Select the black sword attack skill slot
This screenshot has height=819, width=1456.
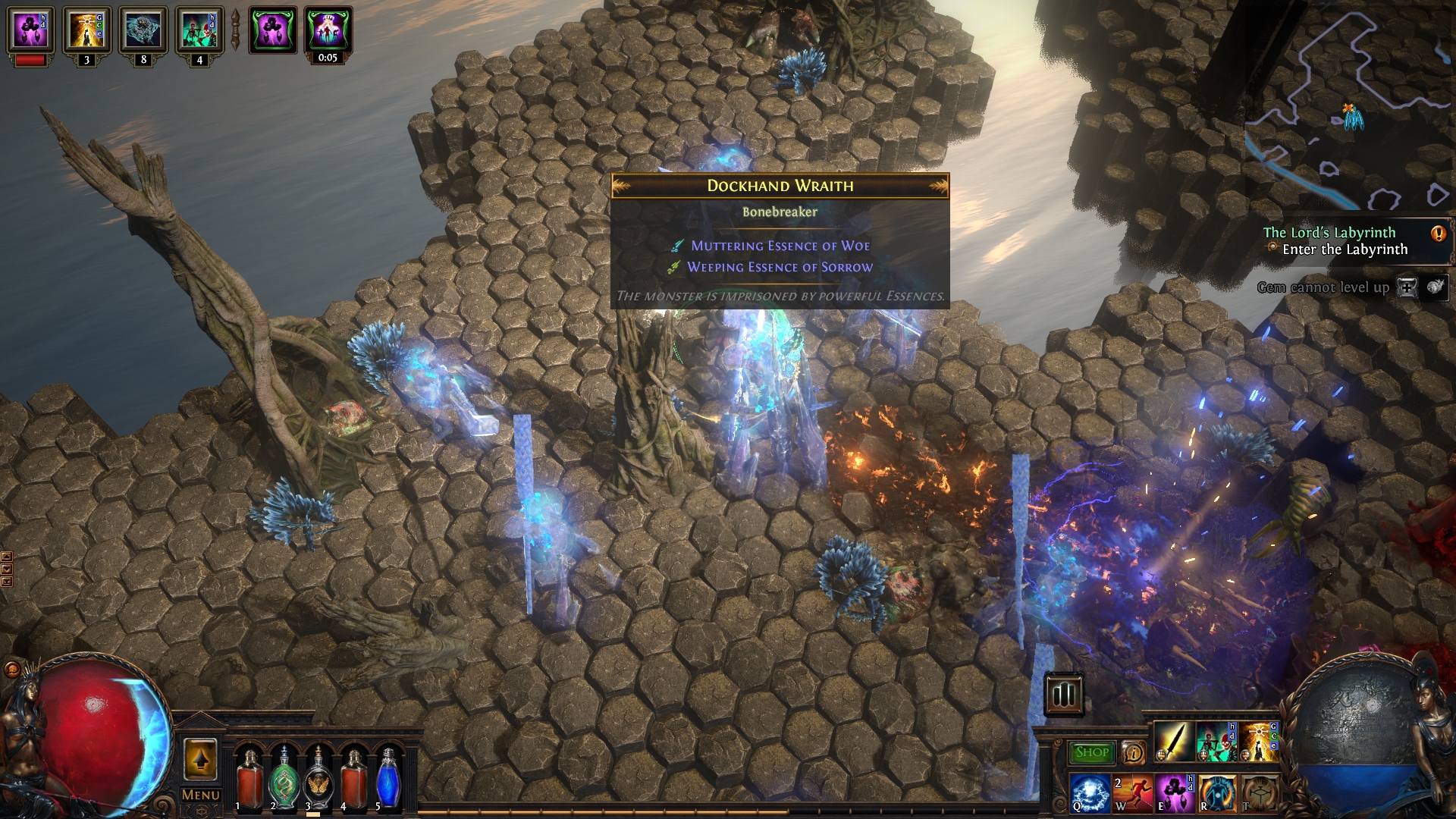click(x=1174, y=742)
